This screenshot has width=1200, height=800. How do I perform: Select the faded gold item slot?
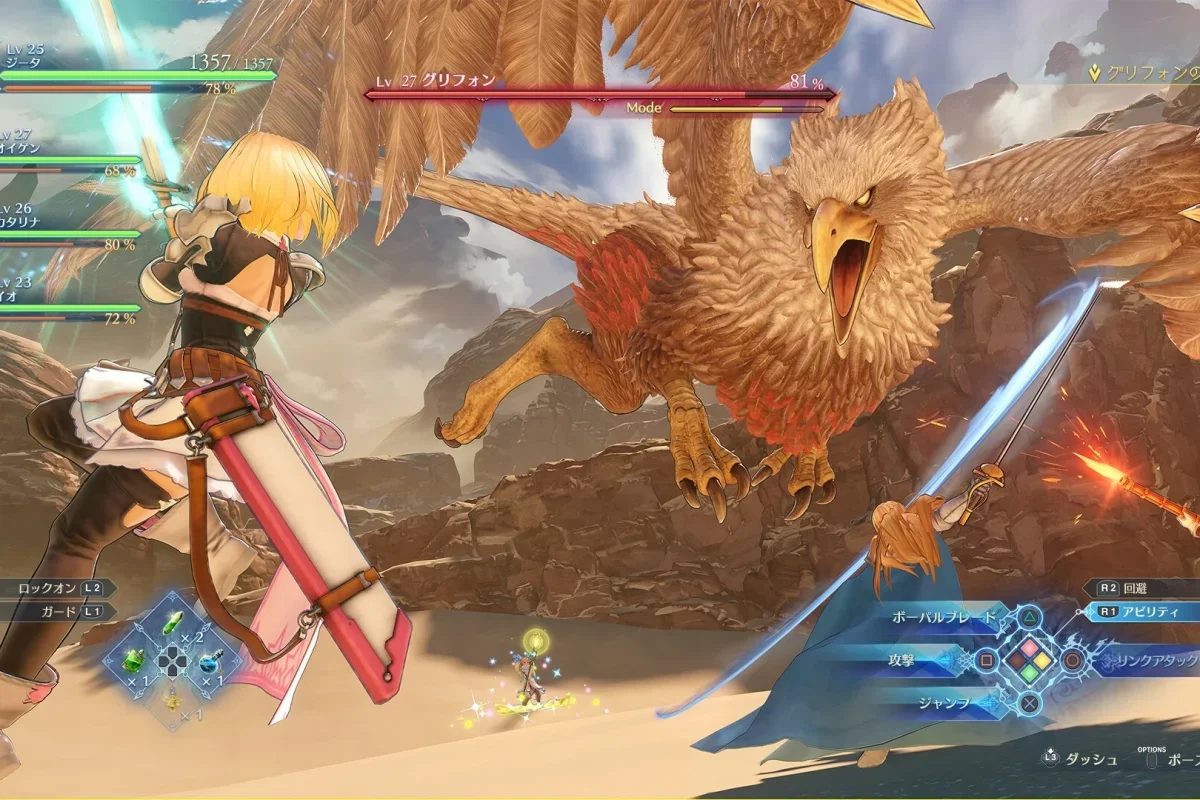(x=172, y=703)
